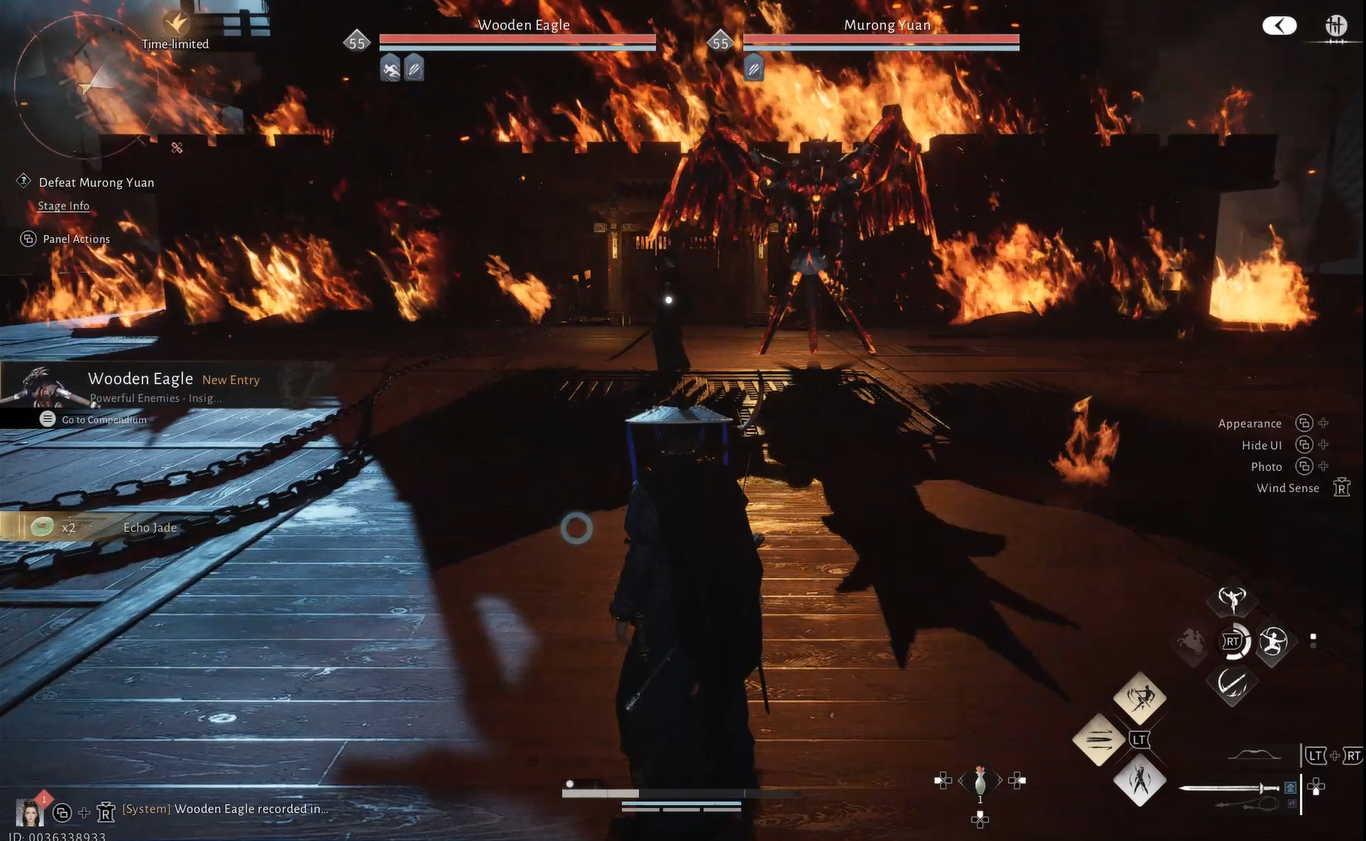Select the bow weapon slot

[x=1254, y=756]
